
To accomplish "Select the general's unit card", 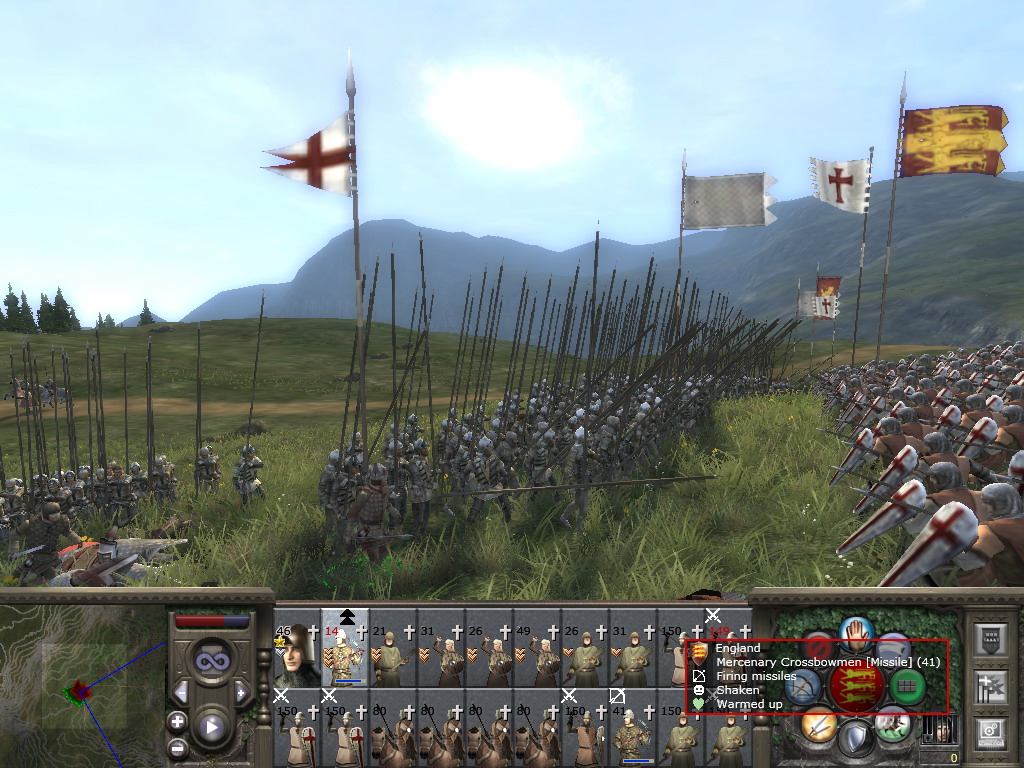I will [296, 652].
